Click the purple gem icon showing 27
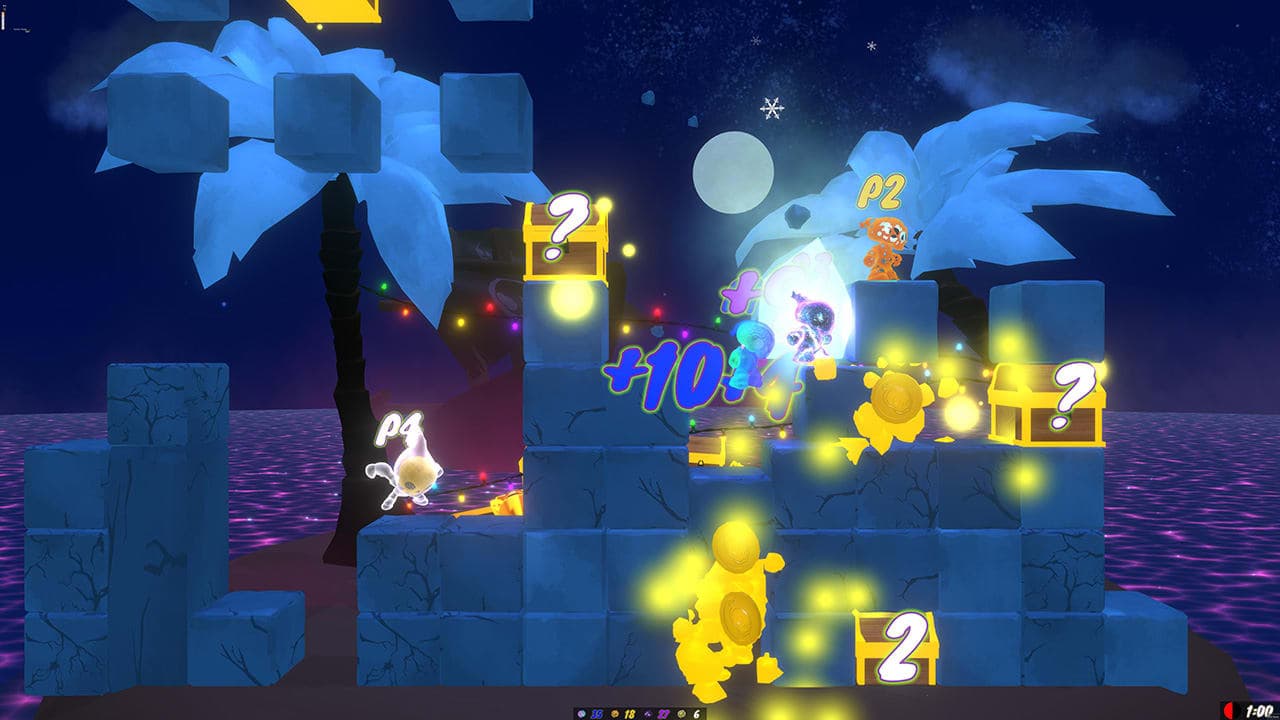Image resolution: width=1280 pixels, height=720 pixels. pos(648,712)
